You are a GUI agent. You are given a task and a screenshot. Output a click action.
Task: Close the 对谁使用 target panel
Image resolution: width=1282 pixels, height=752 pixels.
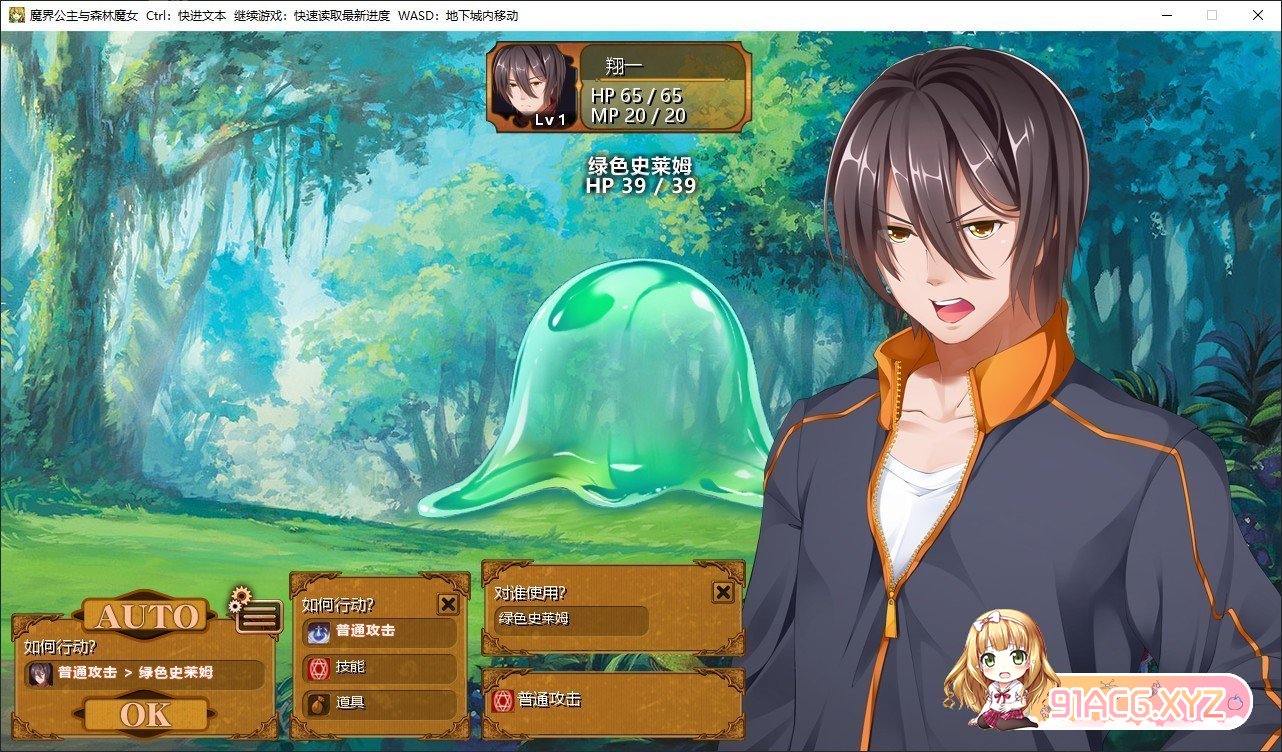(x=723, y=593)
